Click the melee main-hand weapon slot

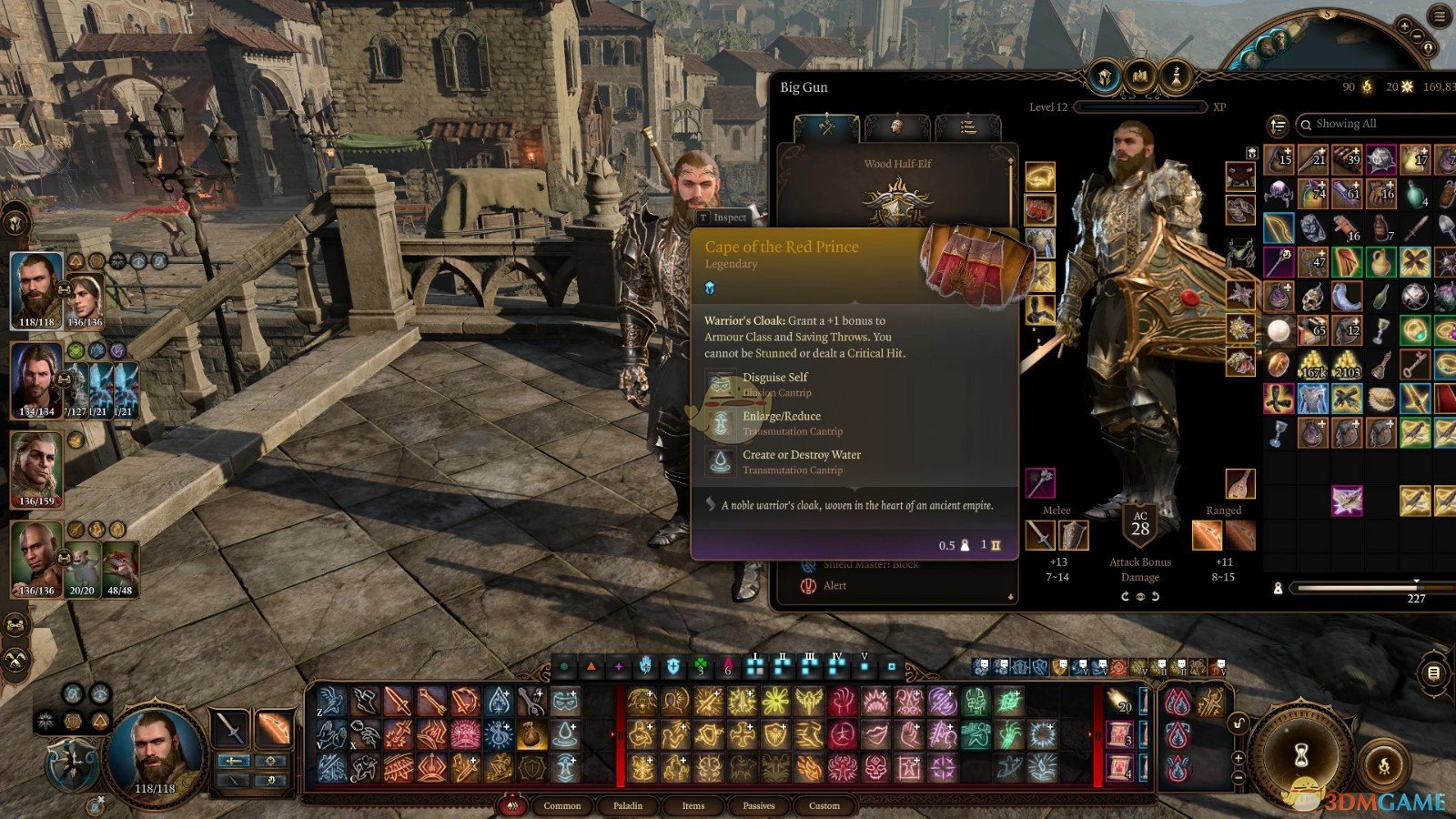click(x=1041, y=536)
